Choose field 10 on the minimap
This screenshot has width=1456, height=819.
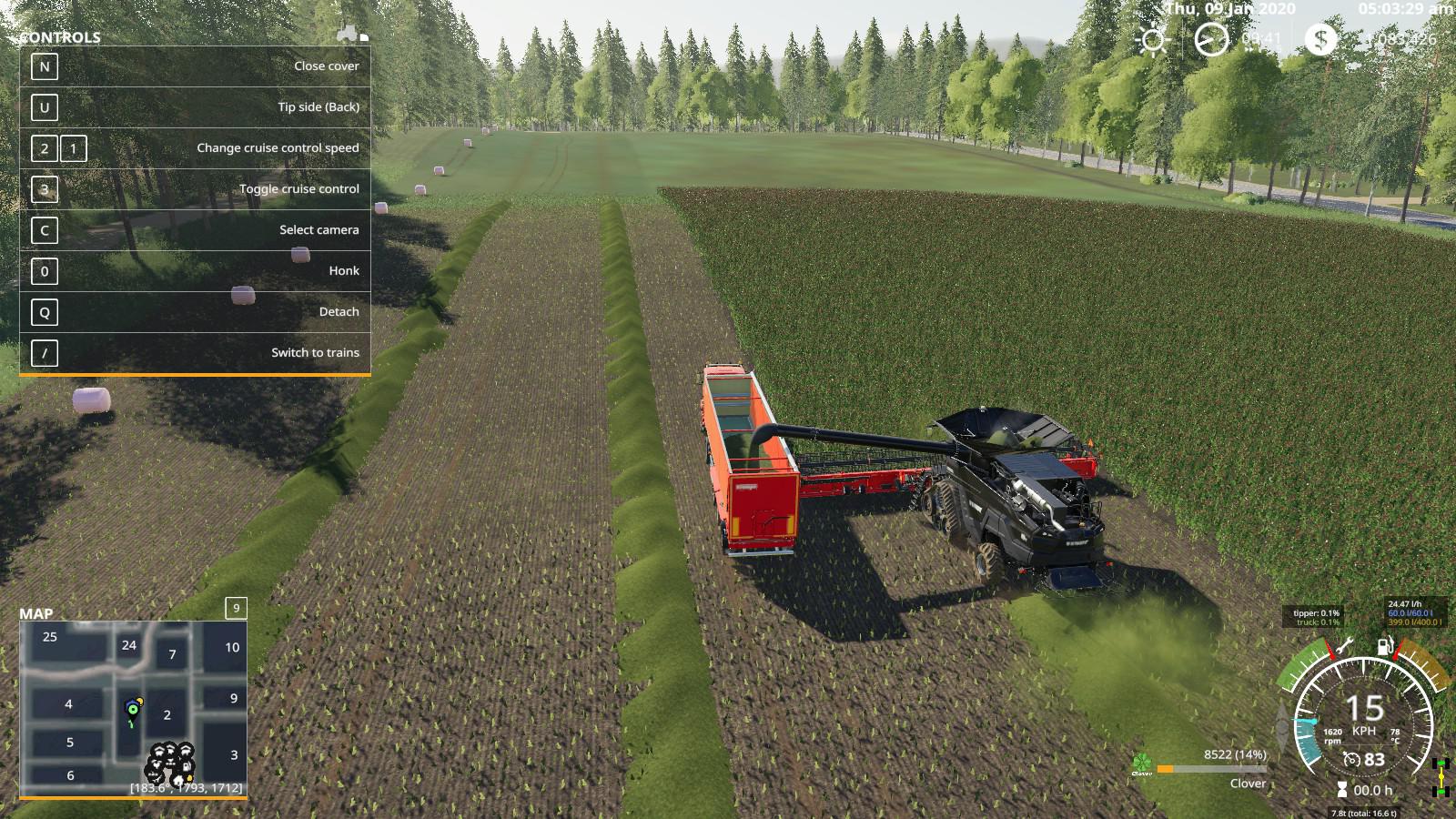tap(232, 647)
